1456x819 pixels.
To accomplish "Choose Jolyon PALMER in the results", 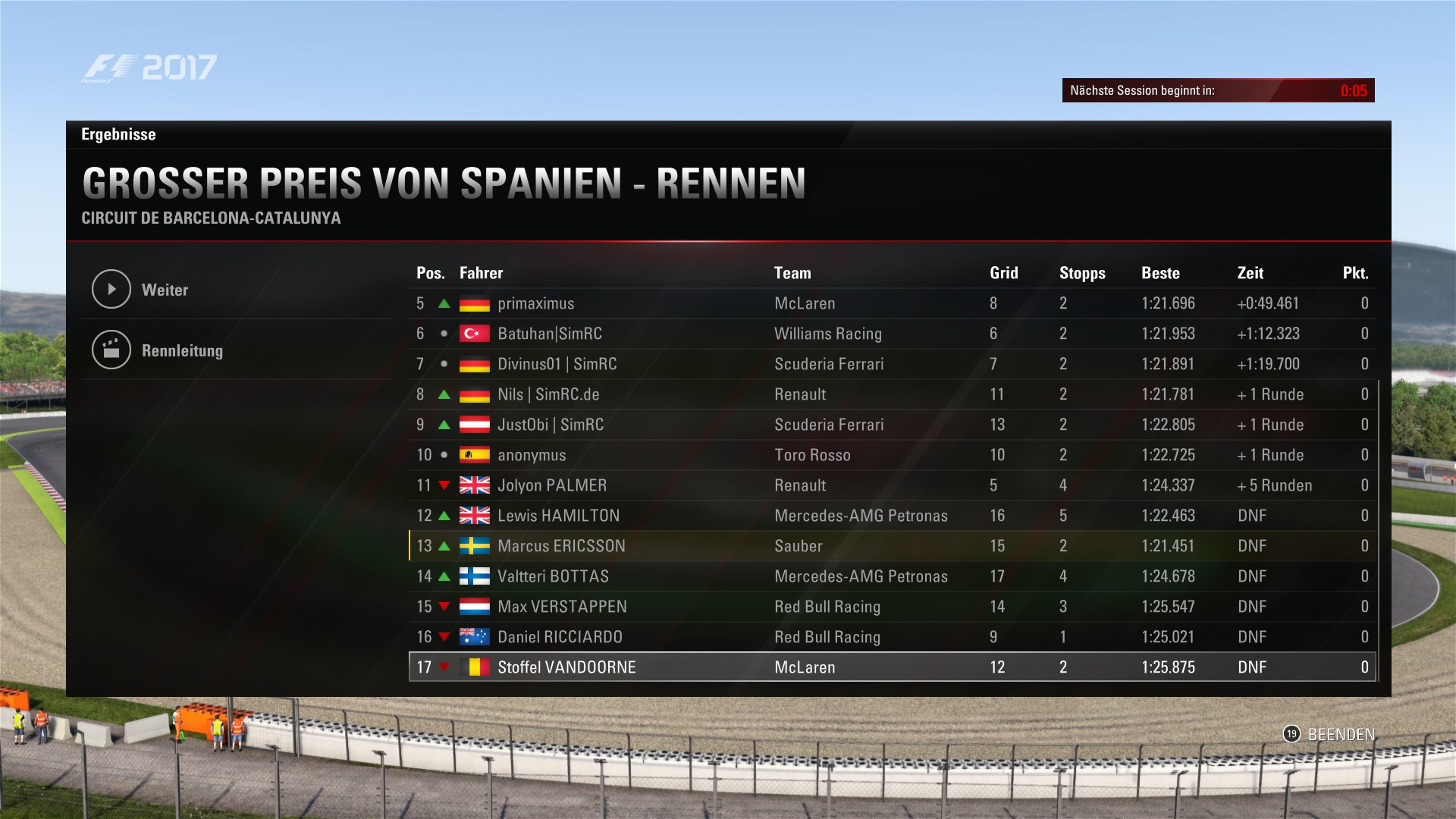I will coord(552,485).
